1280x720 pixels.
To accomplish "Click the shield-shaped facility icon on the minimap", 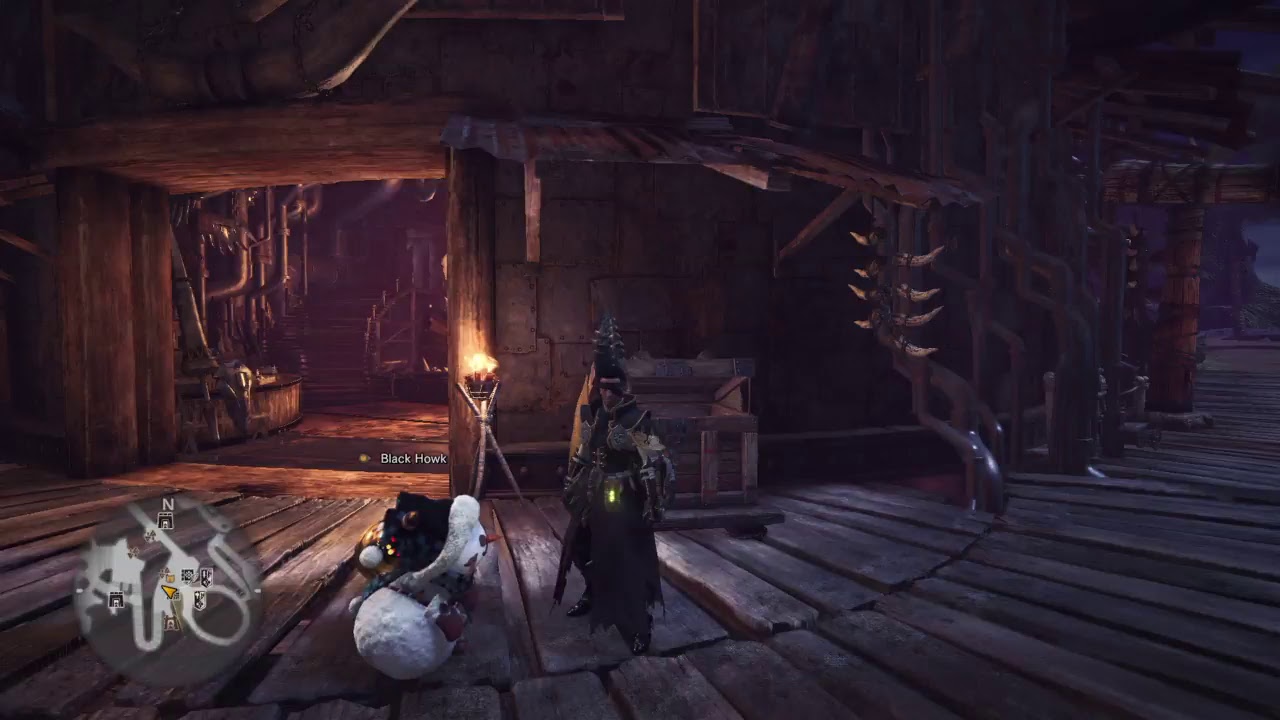I will (x=206, y=575).
